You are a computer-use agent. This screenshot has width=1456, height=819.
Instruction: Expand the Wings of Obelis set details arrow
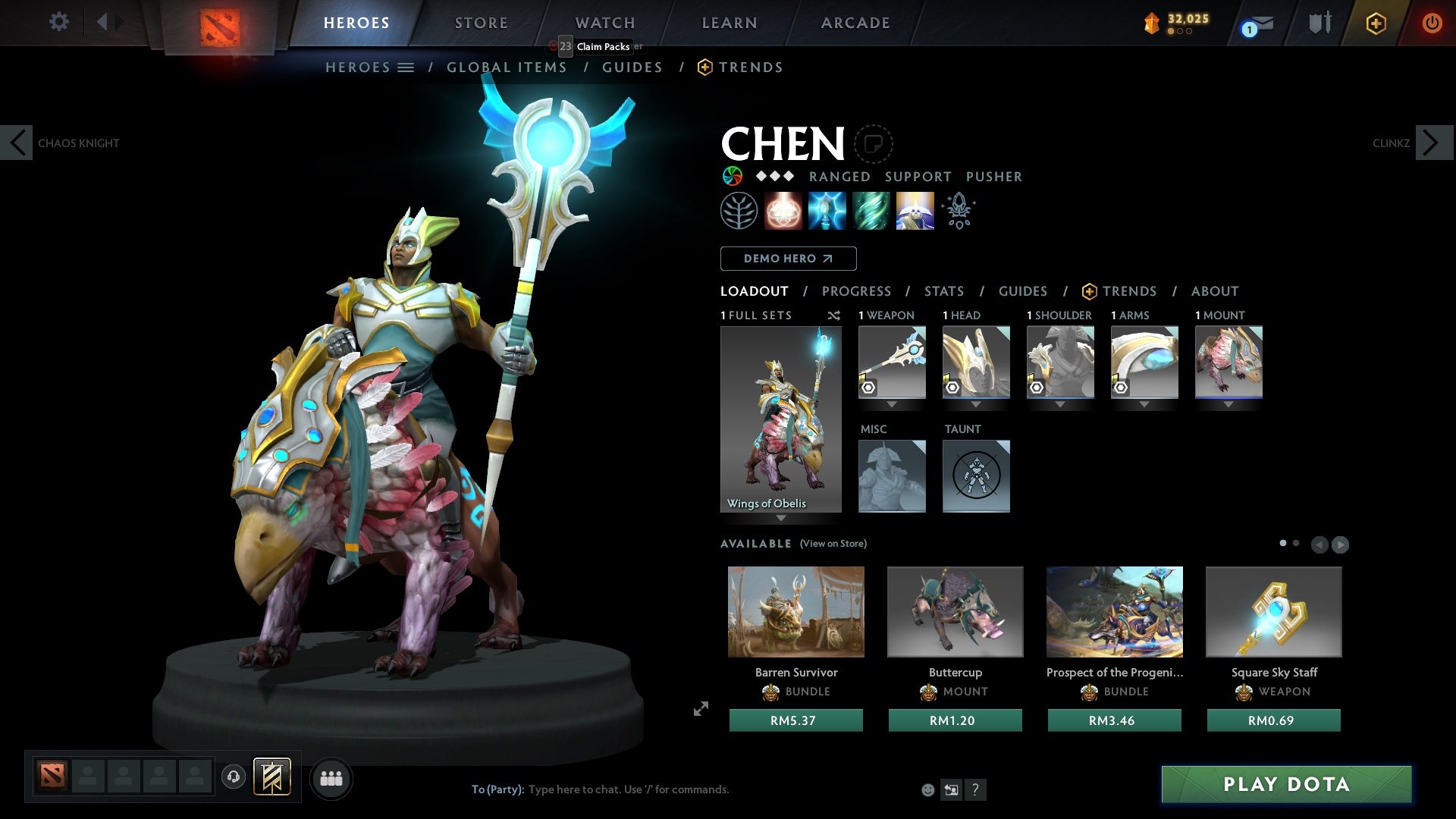[x=780, y=518]
